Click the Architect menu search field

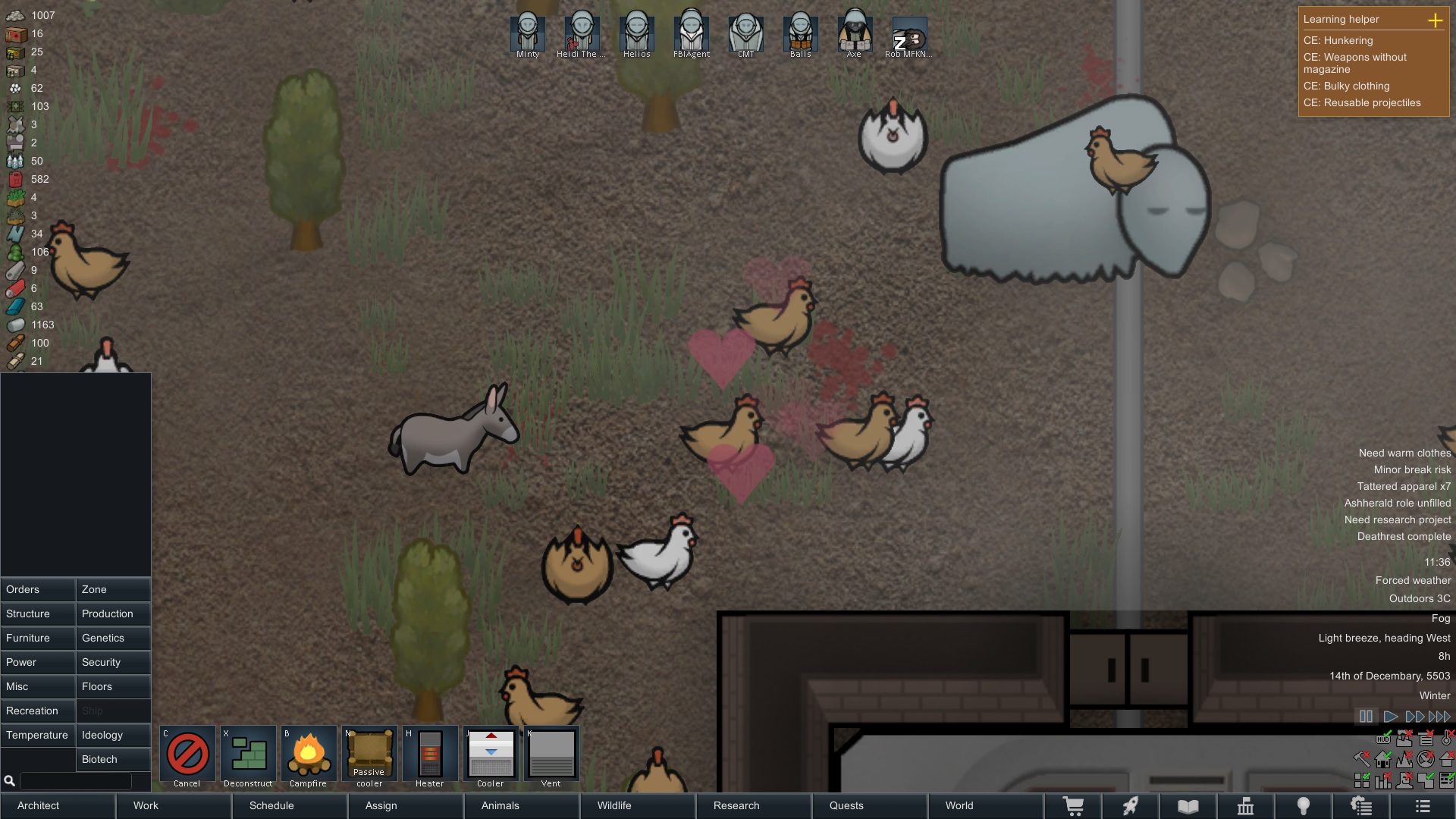(x=76, y=780)
